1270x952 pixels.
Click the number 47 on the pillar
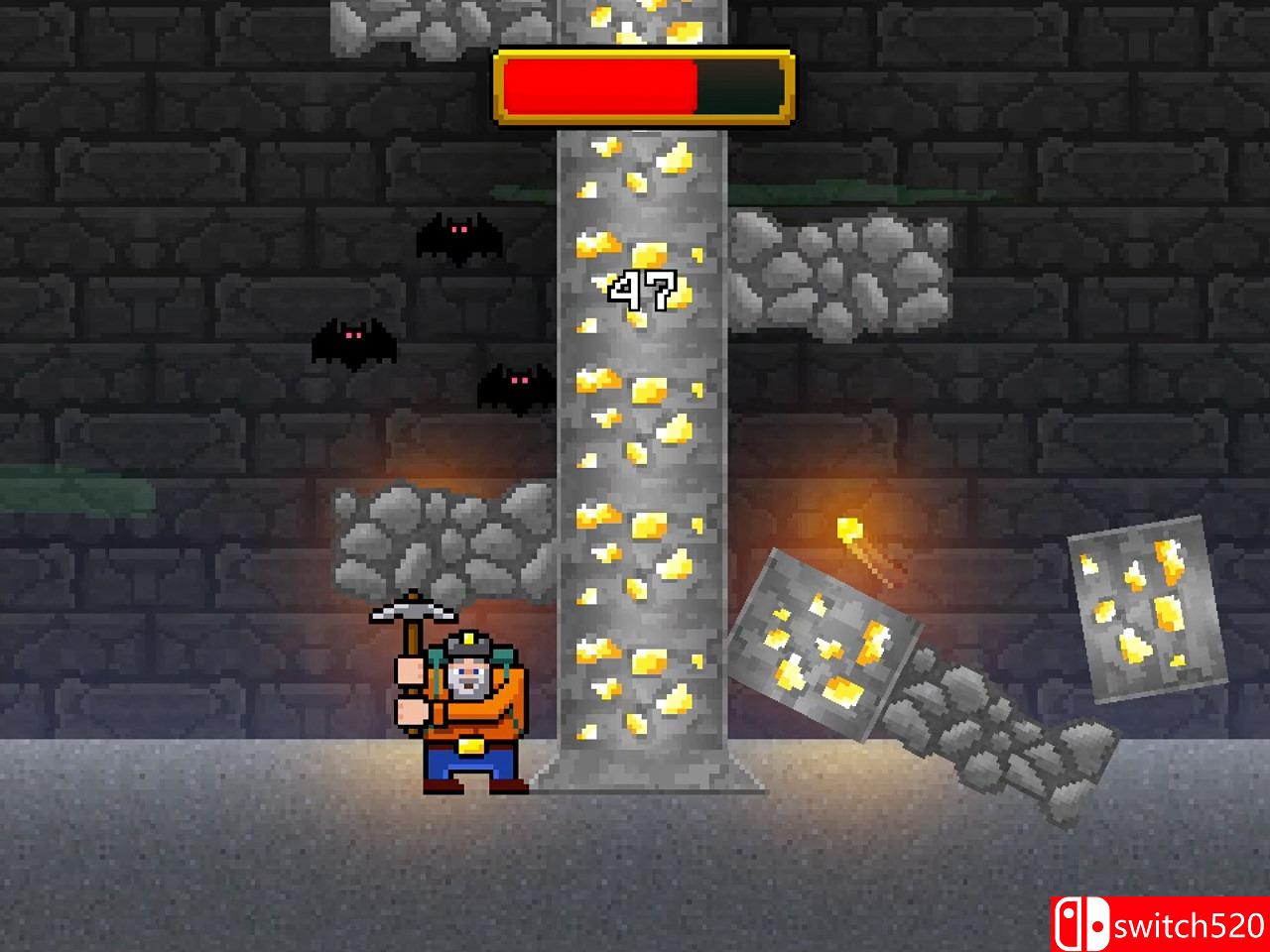click(643, 291)
